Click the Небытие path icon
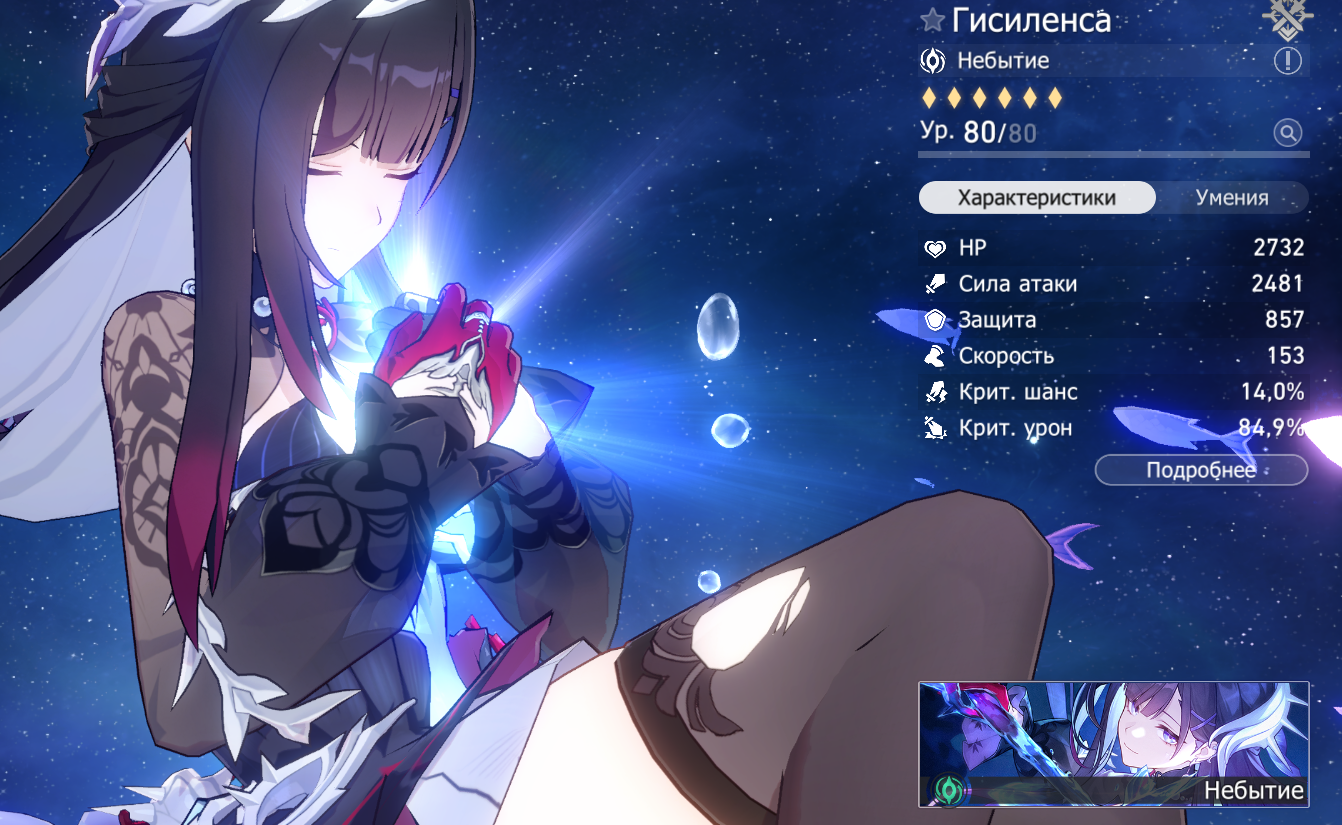Viewport: 1342px width, 825px height. point(933,61)
